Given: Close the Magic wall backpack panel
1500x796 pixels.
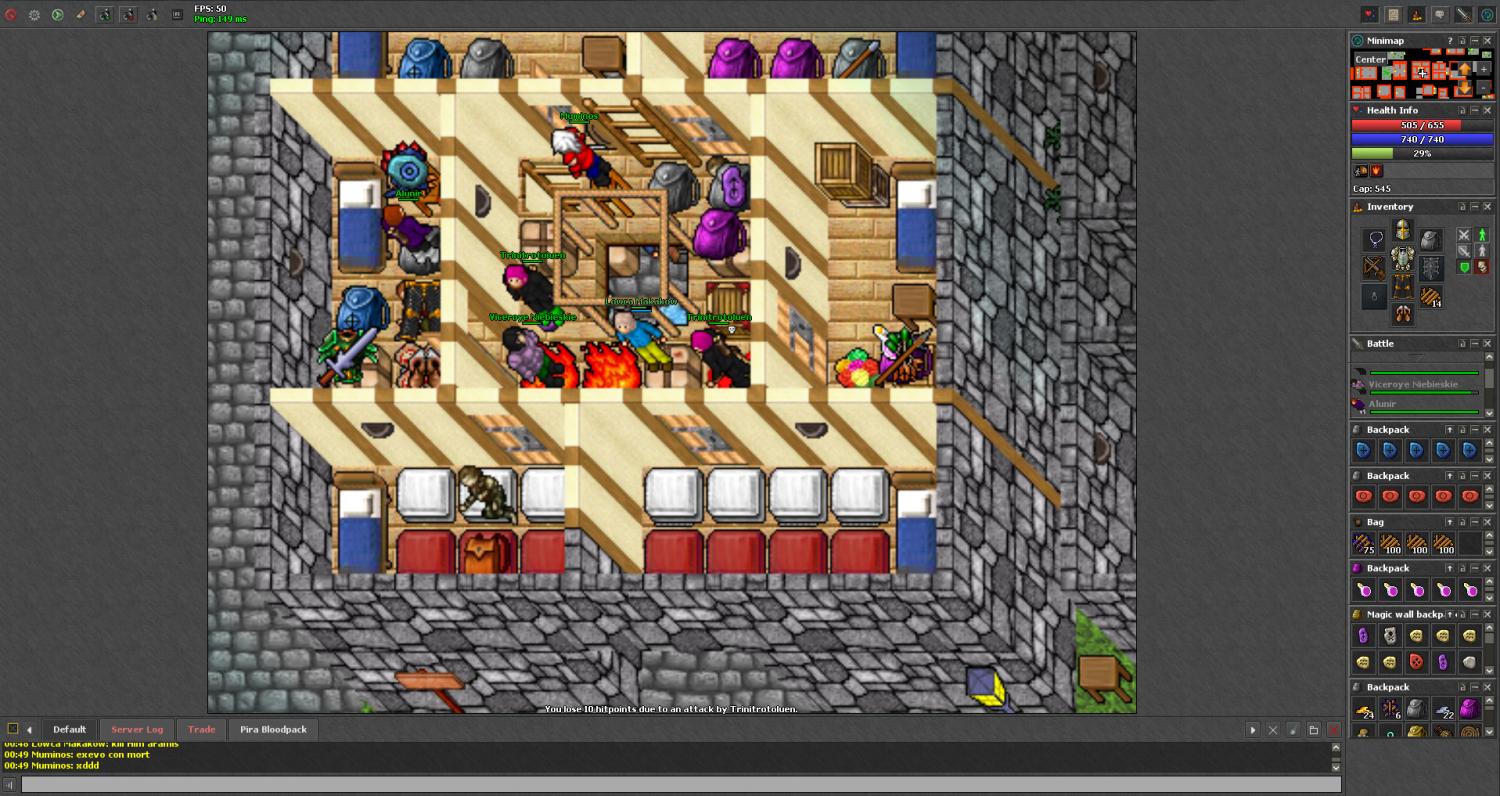Looking at the screenshot, I should [1487, 614].
